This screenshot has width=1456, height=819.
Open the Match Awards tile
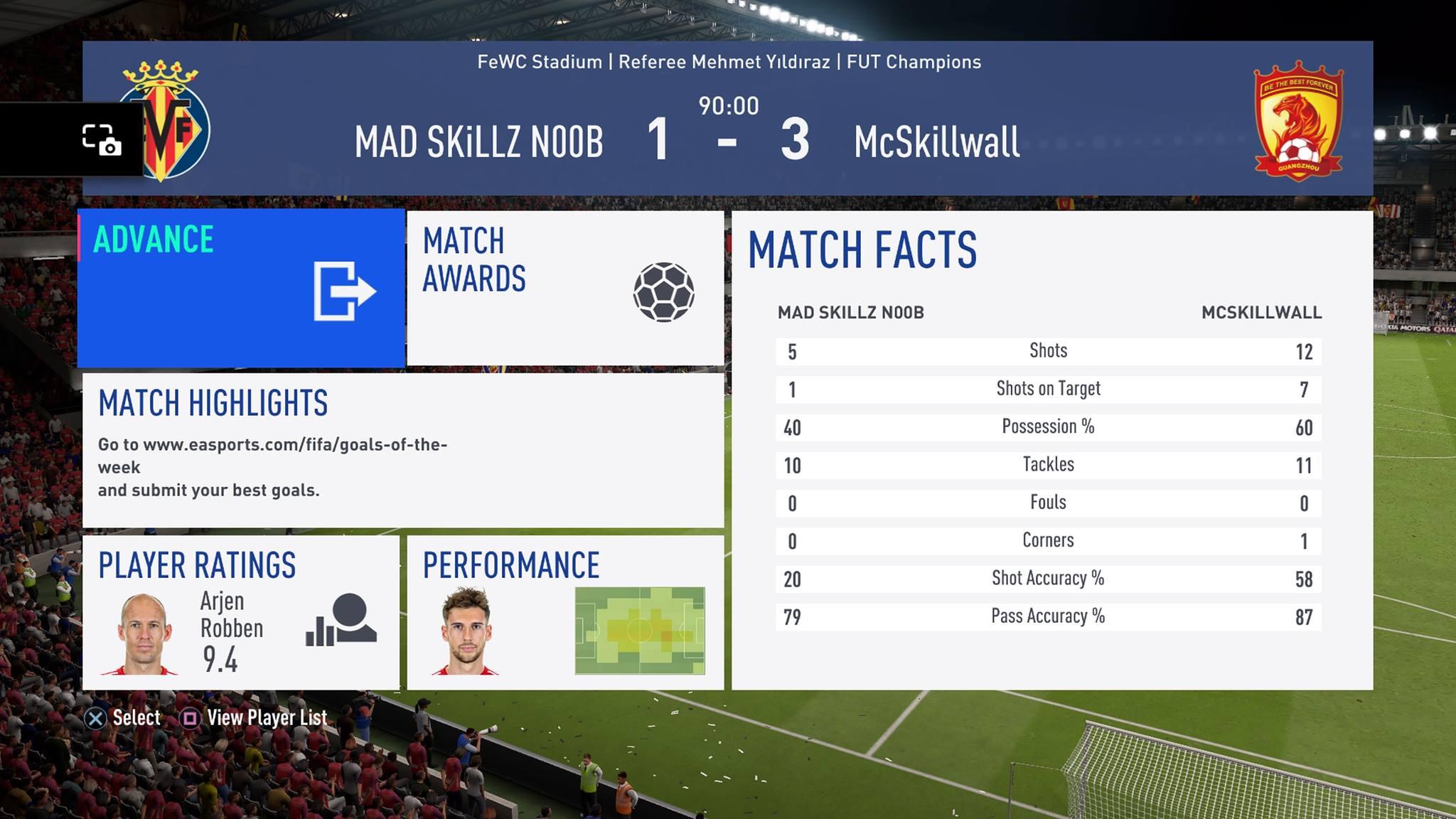pyautogui.click(x=565, y=288)
